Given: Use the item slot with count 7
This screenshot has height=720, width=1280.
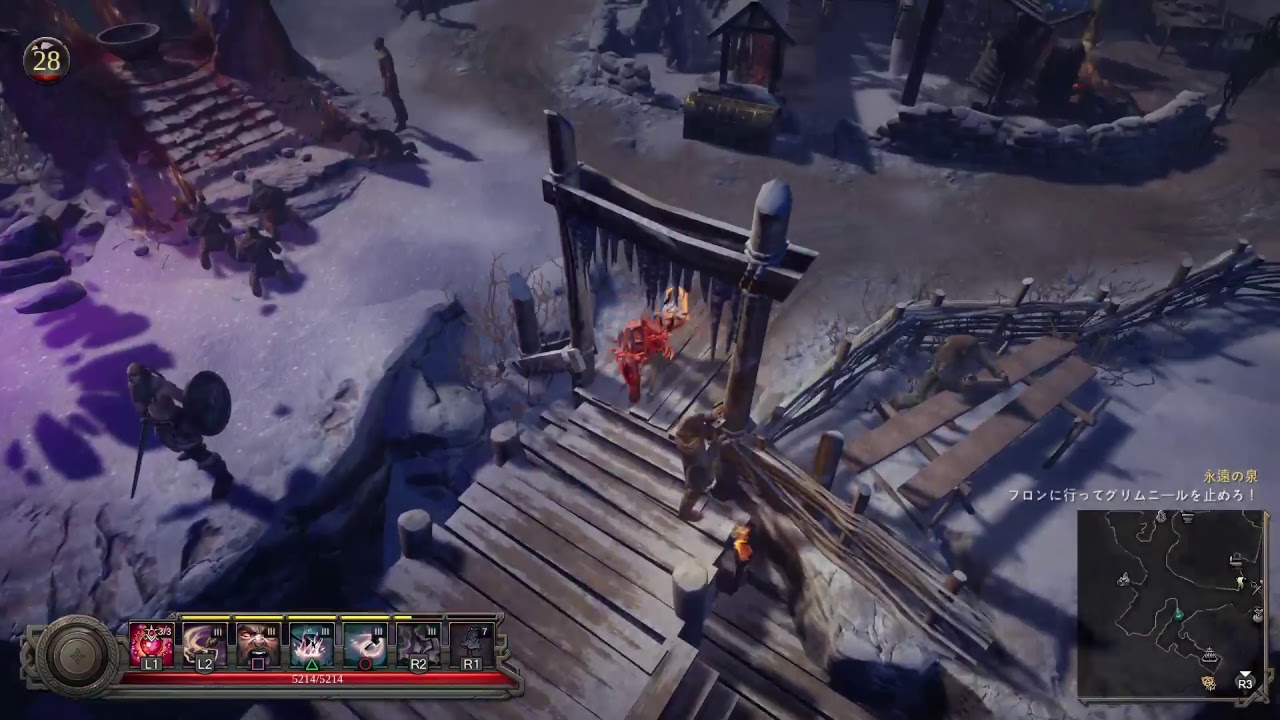Looking at the screenshot, I should (x=472, y=643).
